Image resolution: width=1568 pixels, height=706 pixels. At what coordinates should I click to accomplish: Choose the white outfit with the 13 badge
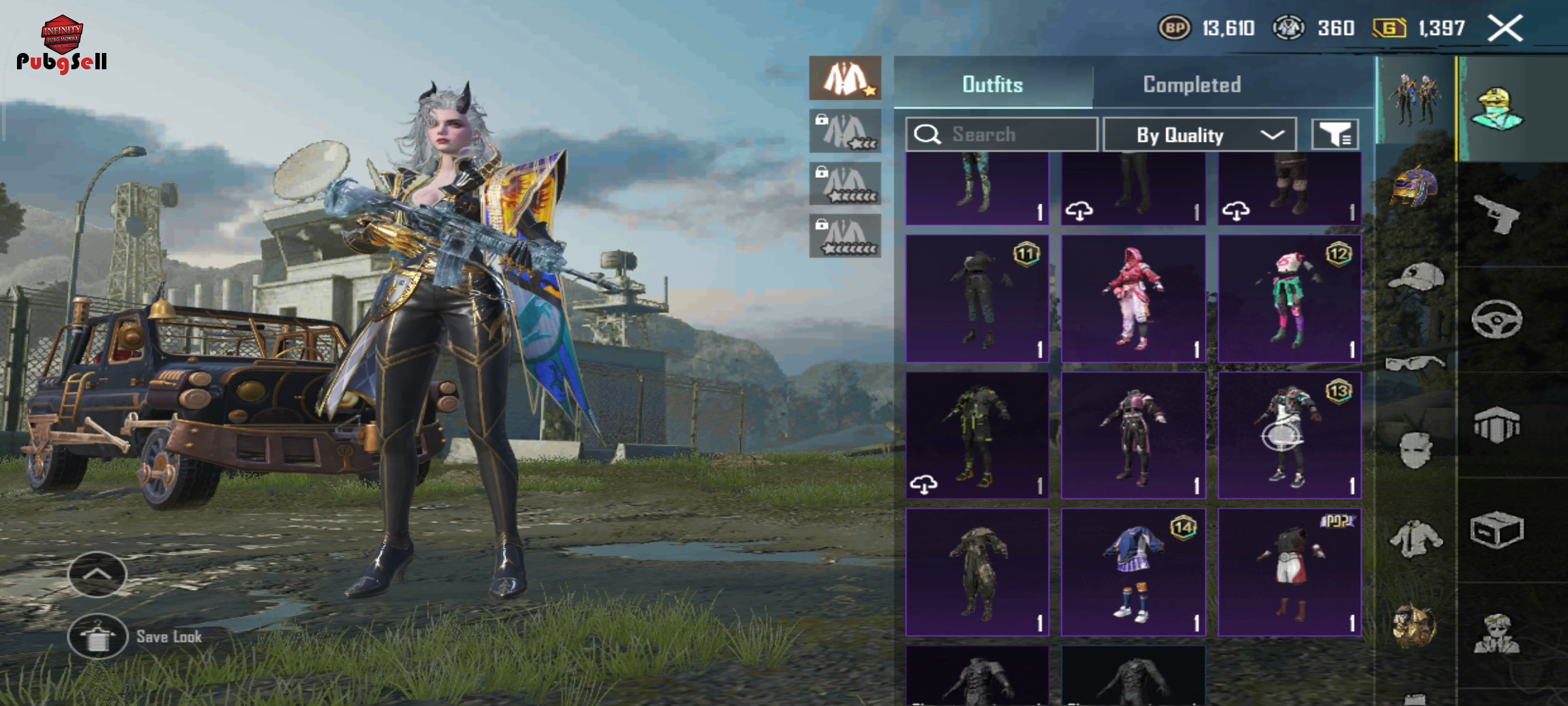click(x=1290, y=435)
